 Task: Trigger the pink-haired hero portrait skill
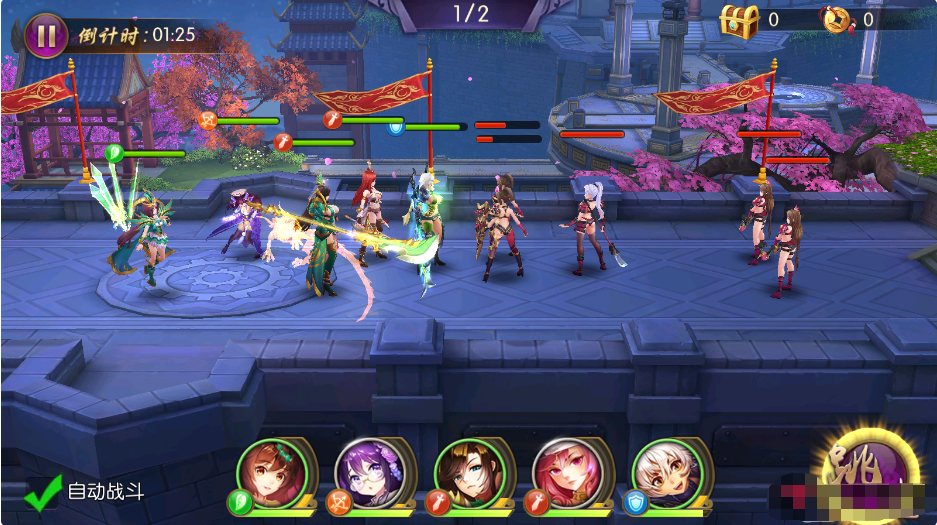pyautogui.click(x=567, y=472)
